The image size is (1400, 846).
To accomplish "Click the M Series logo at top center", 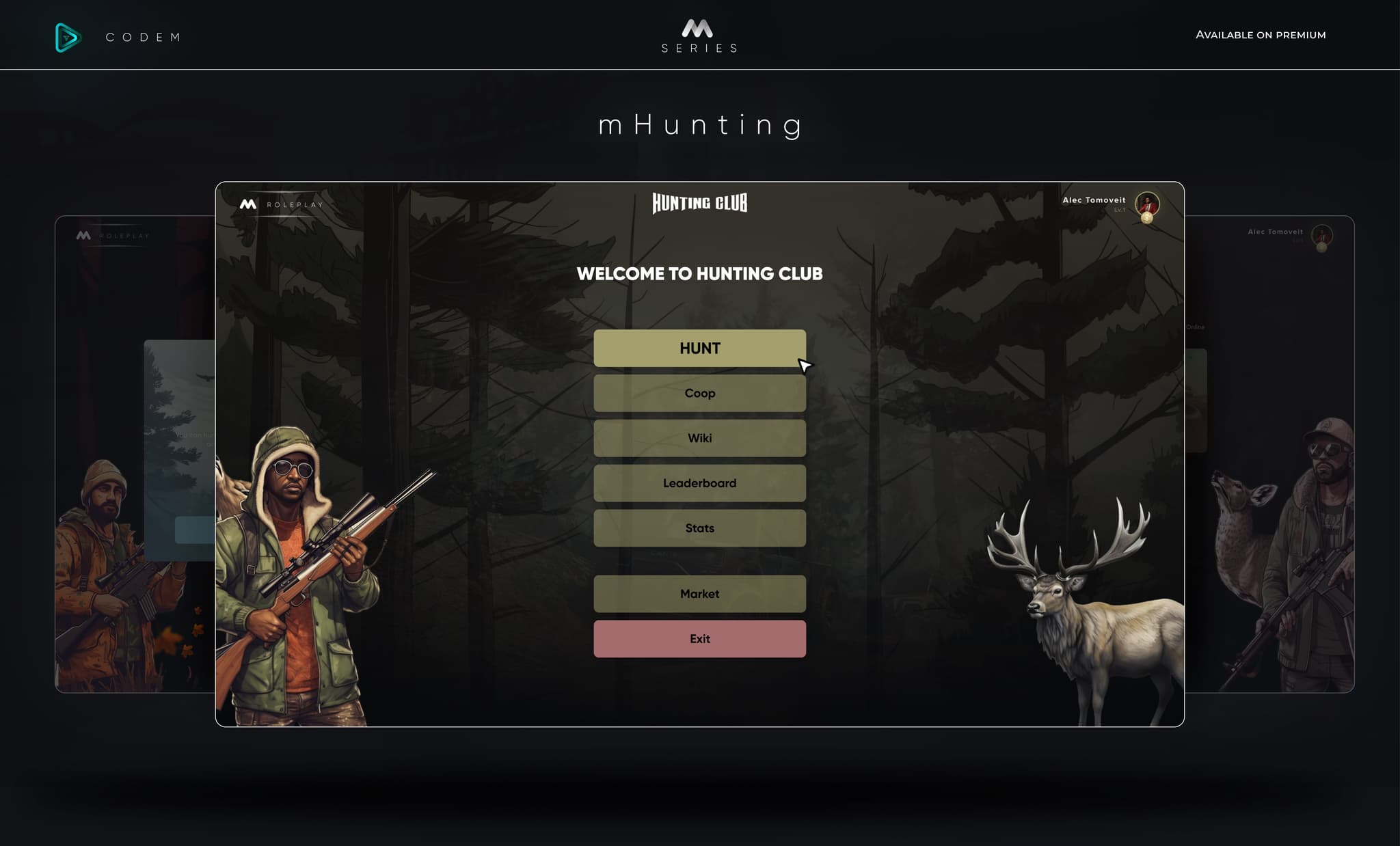I will 699,34.
